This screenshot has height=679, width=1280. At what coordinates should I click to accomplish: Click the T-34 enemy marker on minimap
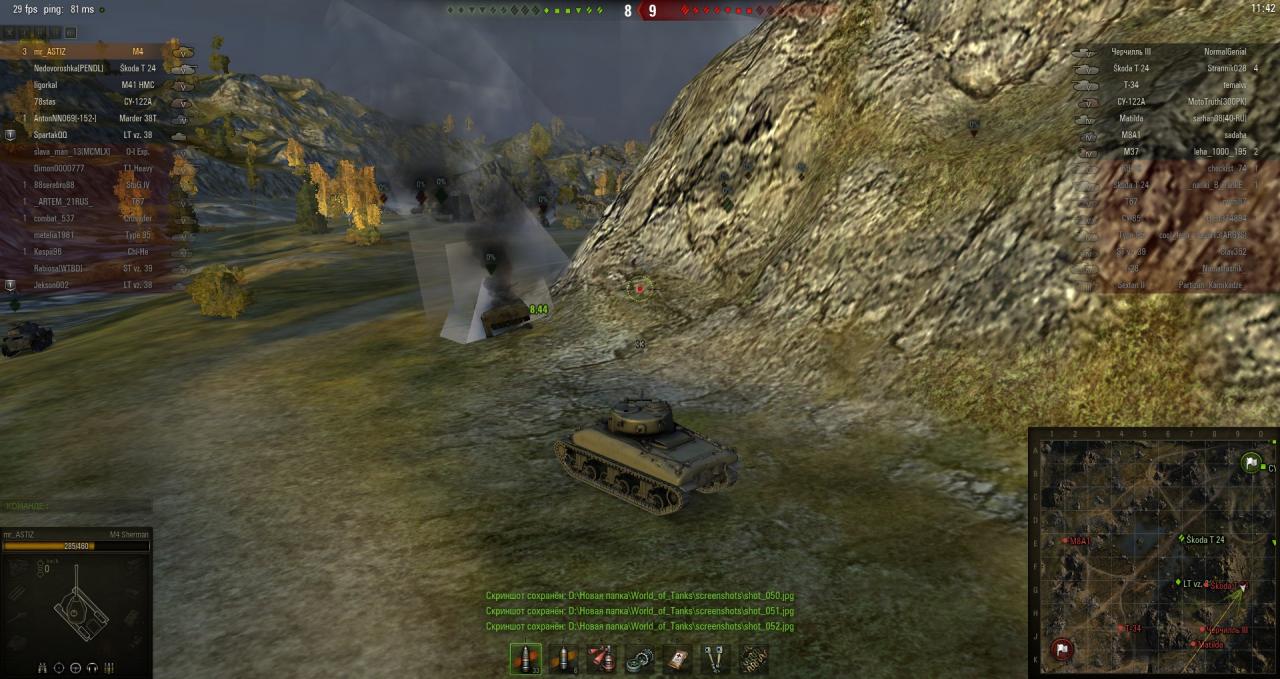1120,628
